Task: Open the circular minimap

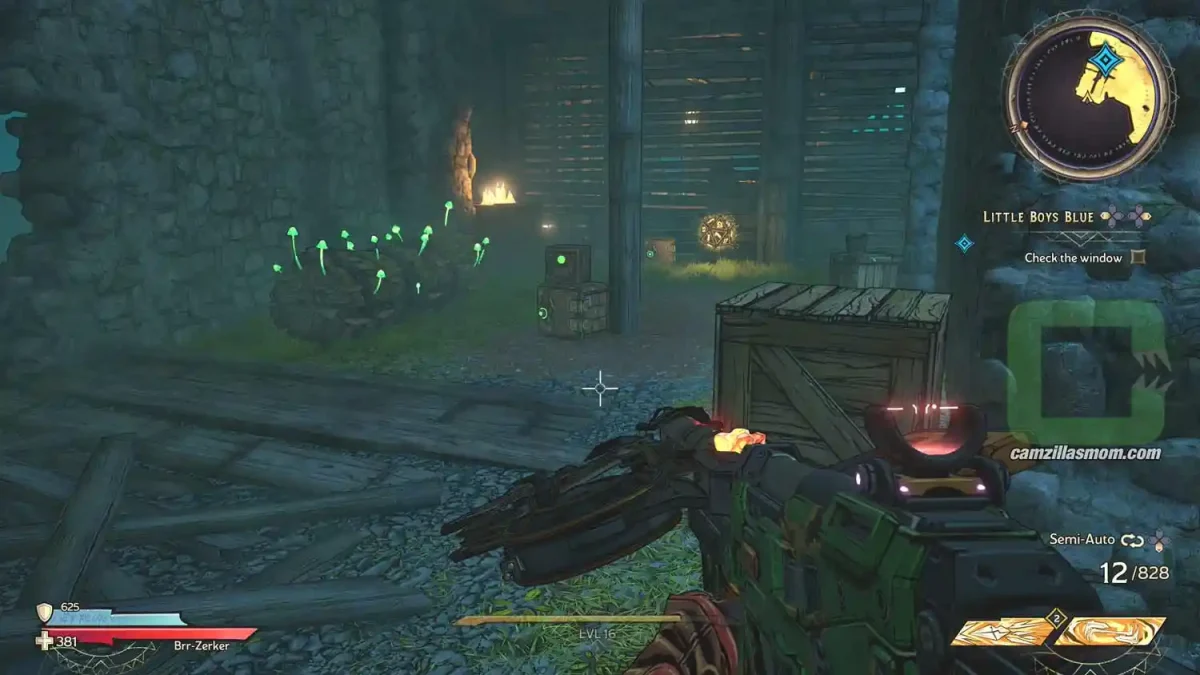Action: pyautogui.click(x=1089, y=98)
